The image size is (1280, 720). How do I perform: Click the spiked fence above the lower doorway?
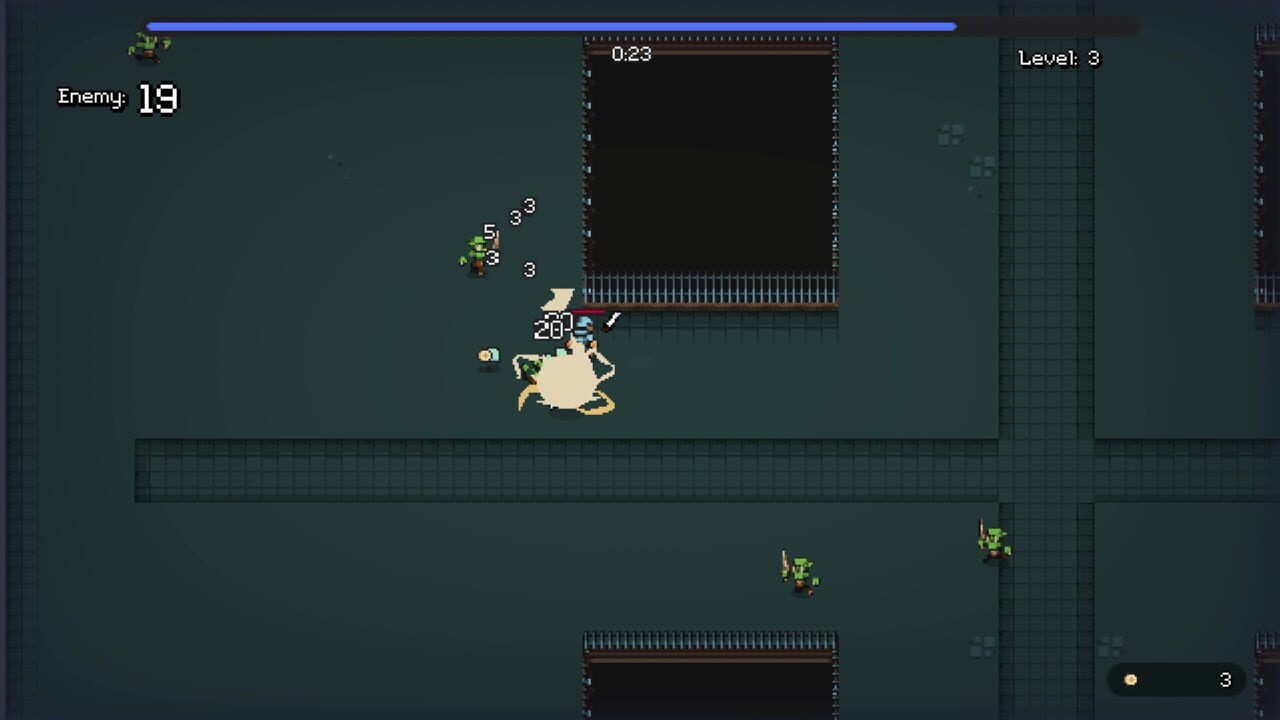tap(710, 640)
